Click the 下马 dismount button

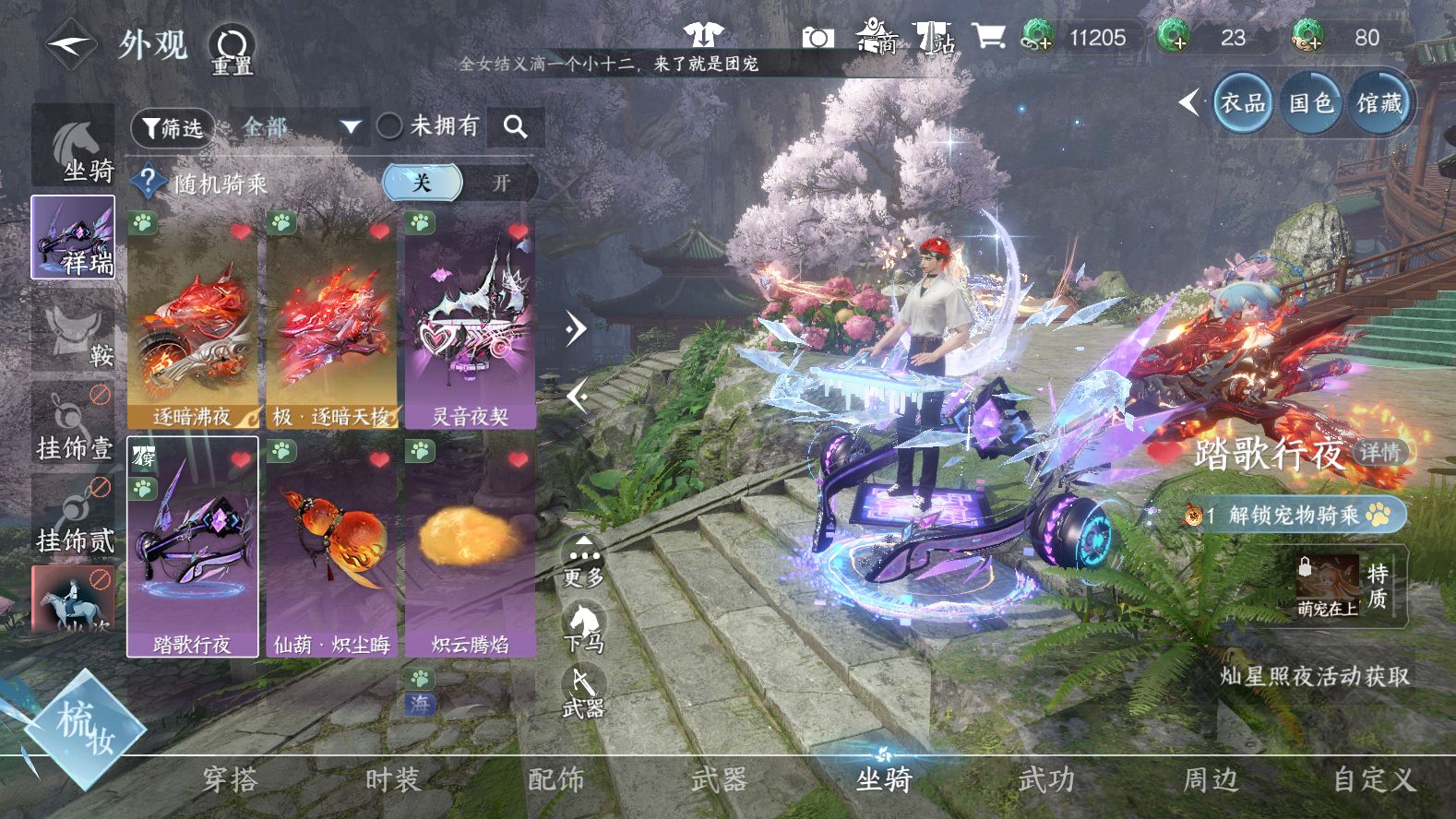(583, 629)
